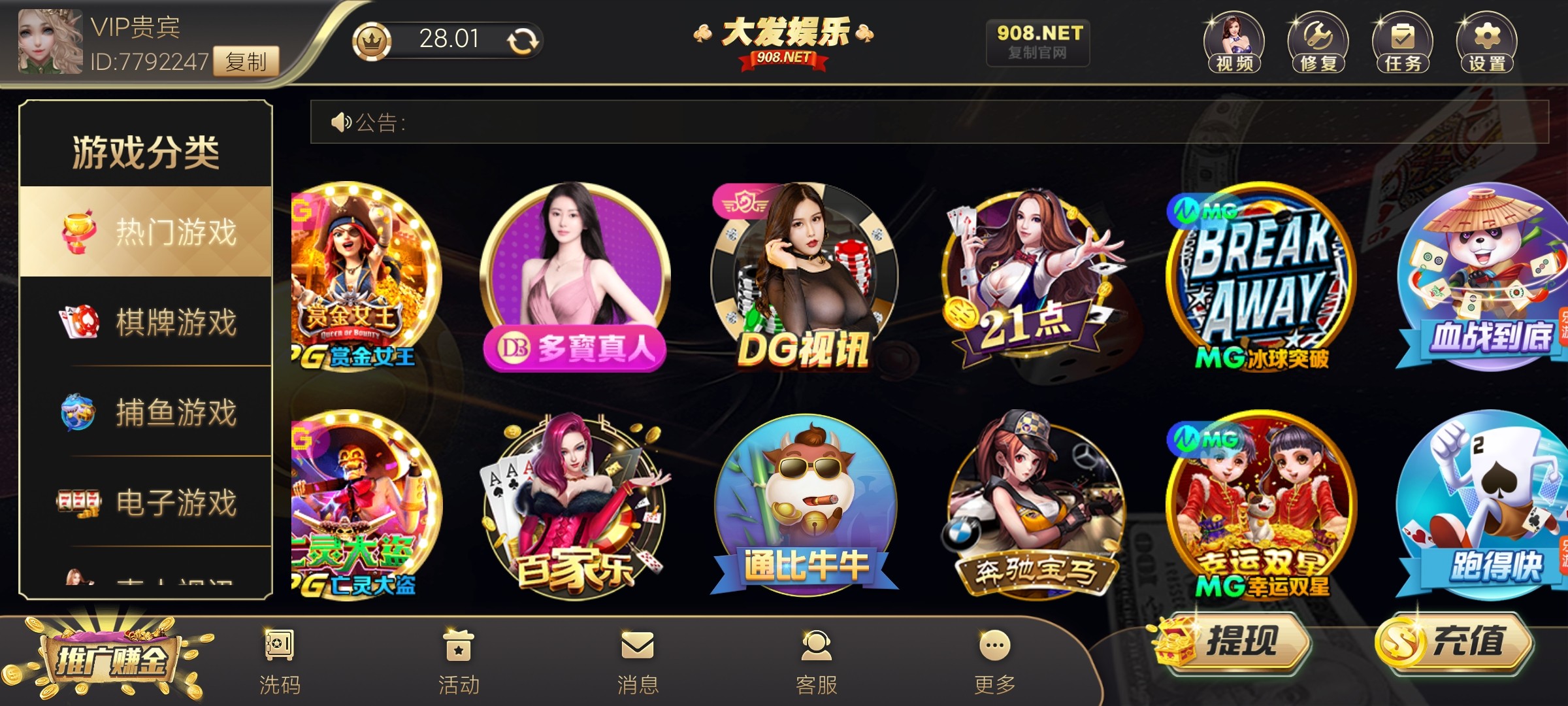Open the 推广赚金 promotion banner
This screenshot has width=1568, height=706.
pyautogui.click(x=110, y=659)
